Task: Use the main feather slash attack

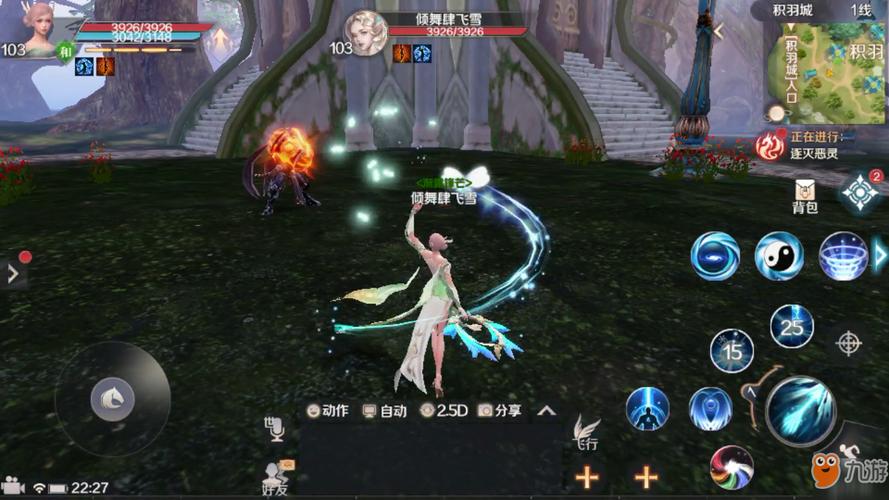Action: (801, 410)
